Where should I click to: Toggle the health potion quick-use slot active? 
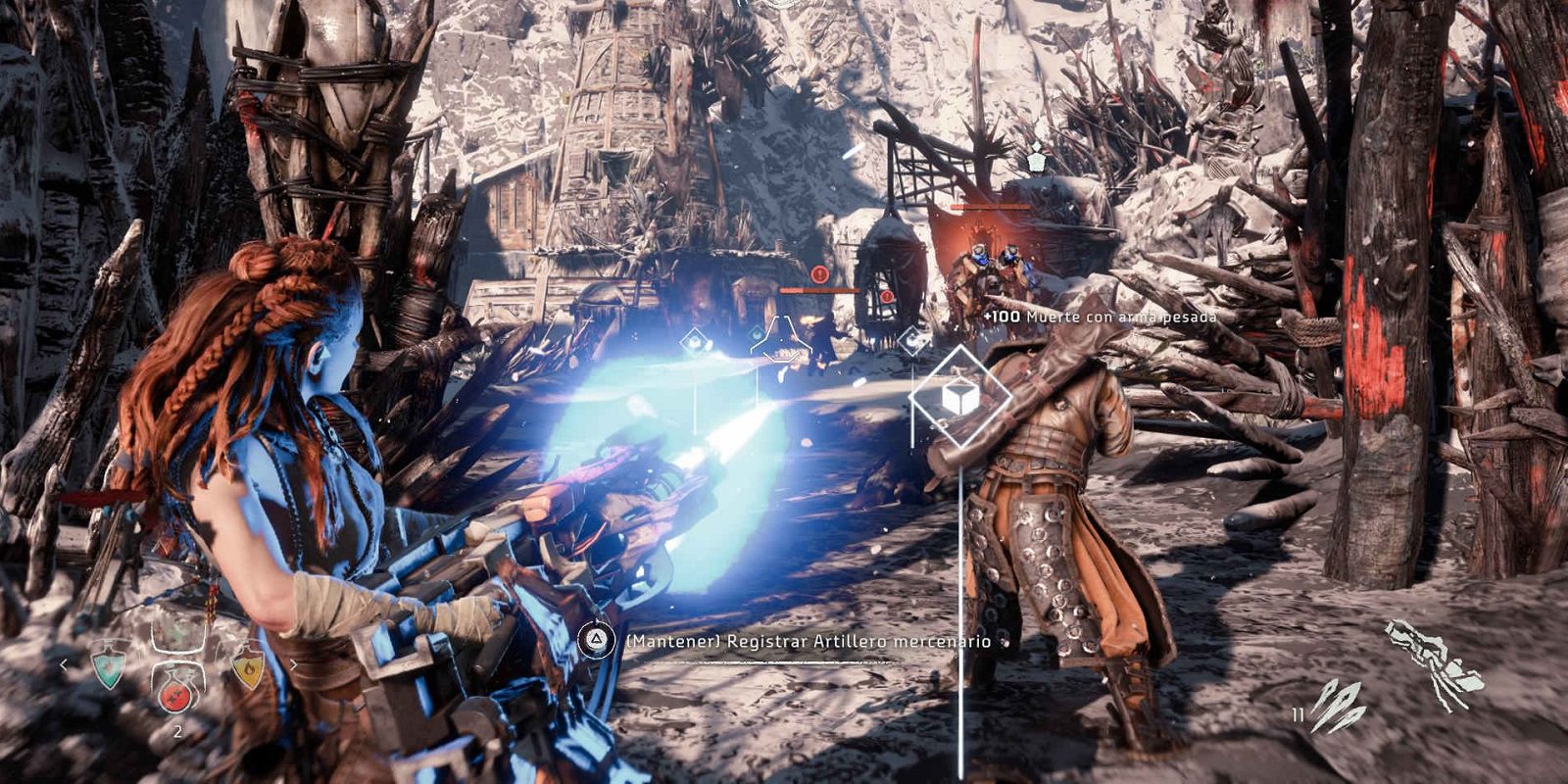click(174, 698)
